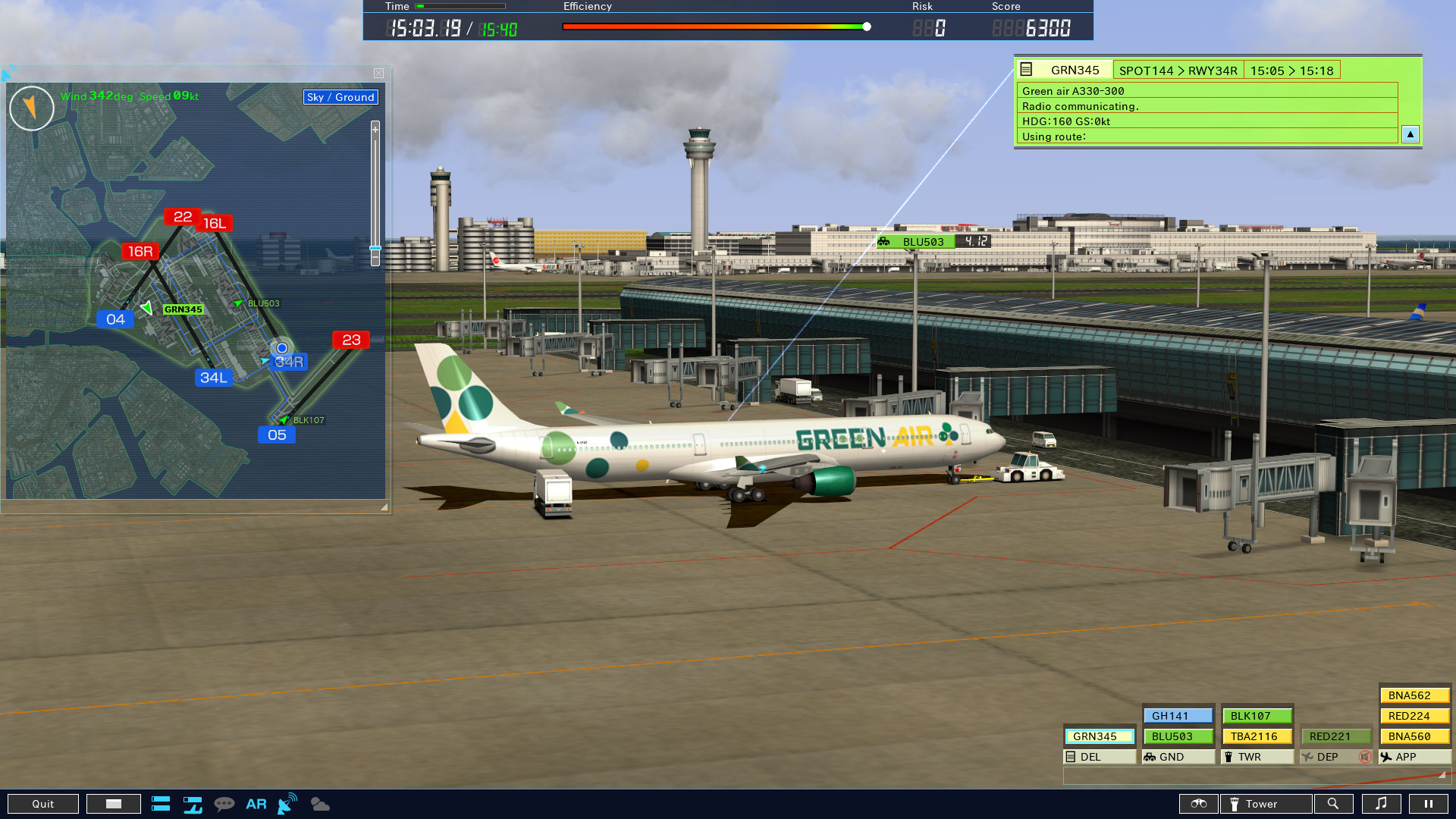1456x819 pixels.
Task: Open the weather clouds icon
Action: tap(319, 805)
